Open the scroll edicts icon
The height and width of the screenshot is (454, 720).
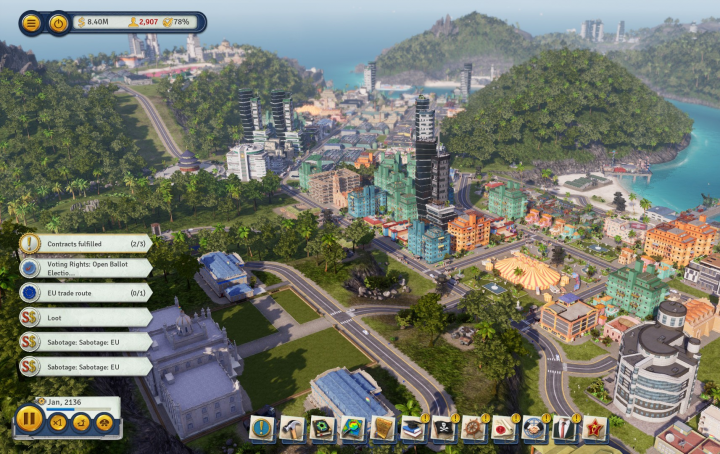(383, 428)
